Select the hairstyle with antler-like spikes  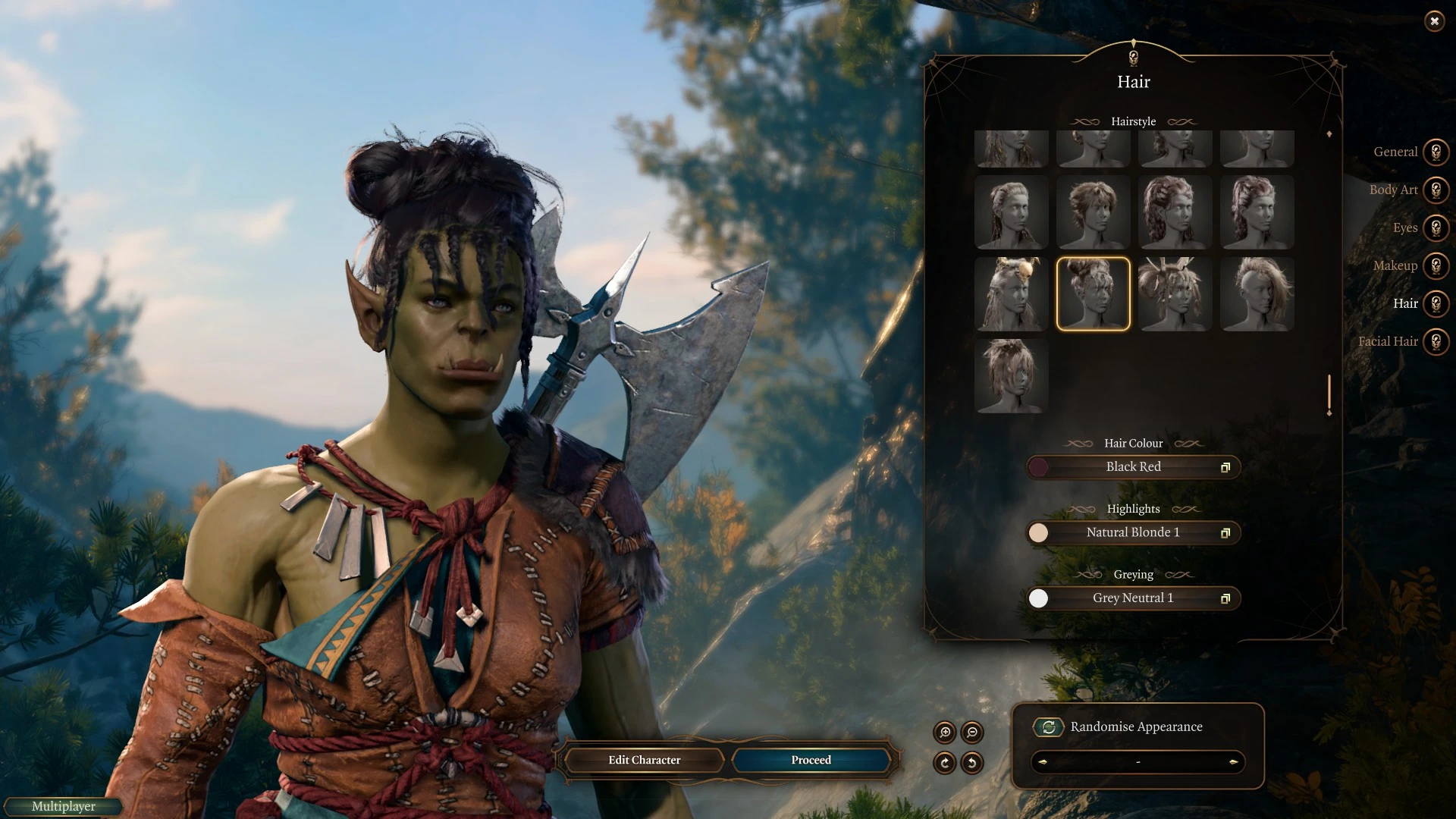(x=1175, y=294)
